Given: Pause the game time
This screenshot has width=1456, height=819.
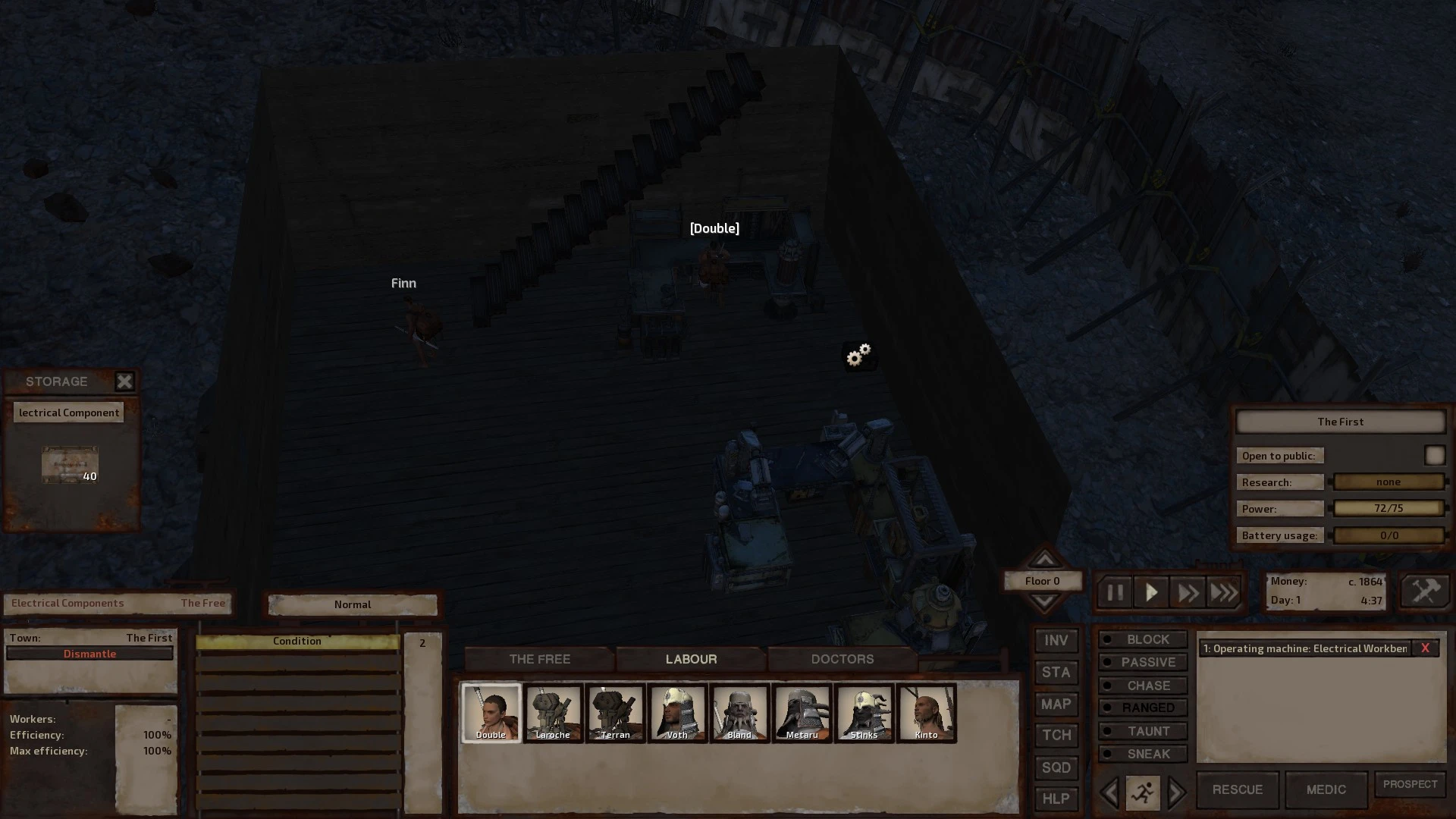Looking at the screenshot, I should point(1115,592).
